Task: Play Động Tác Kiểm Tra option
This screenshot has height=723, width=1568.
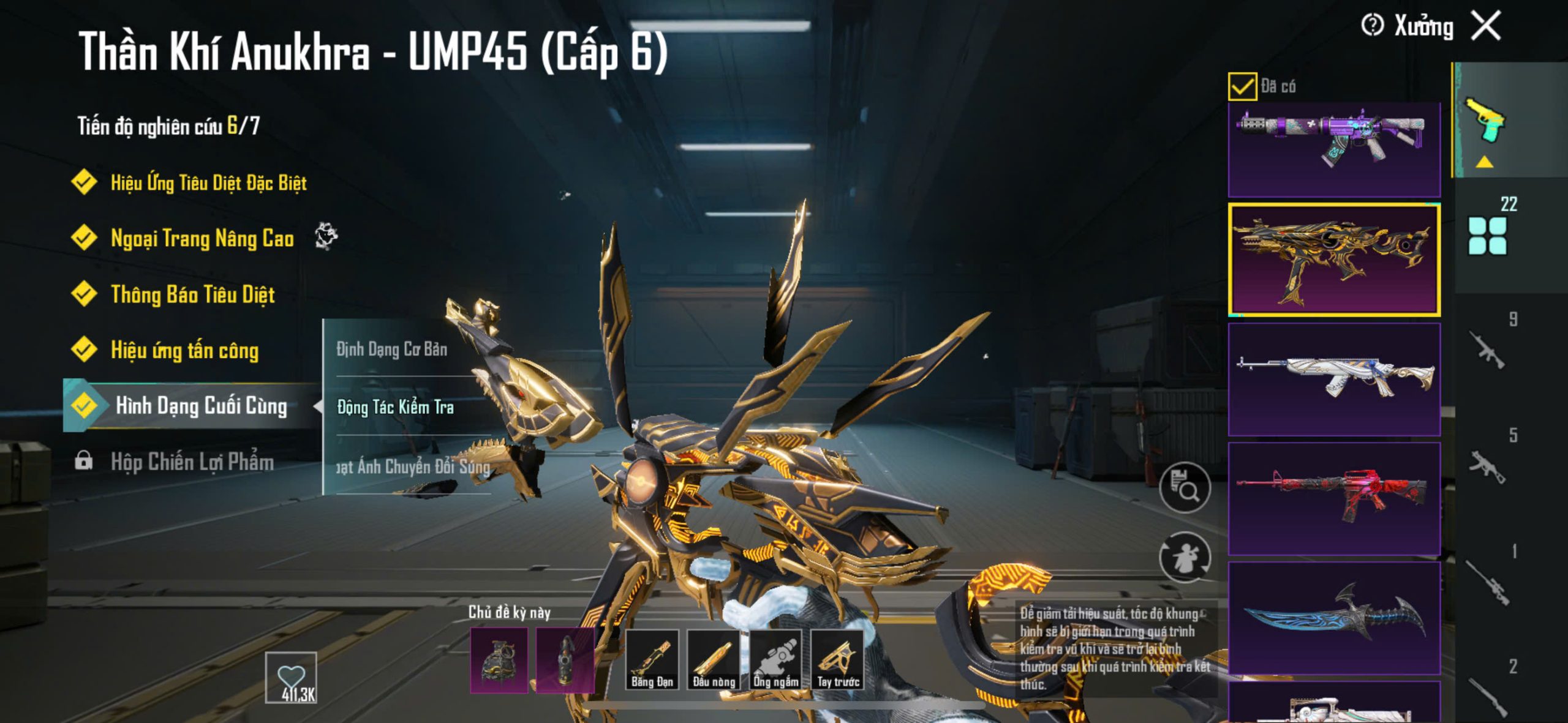Action: 396,407
